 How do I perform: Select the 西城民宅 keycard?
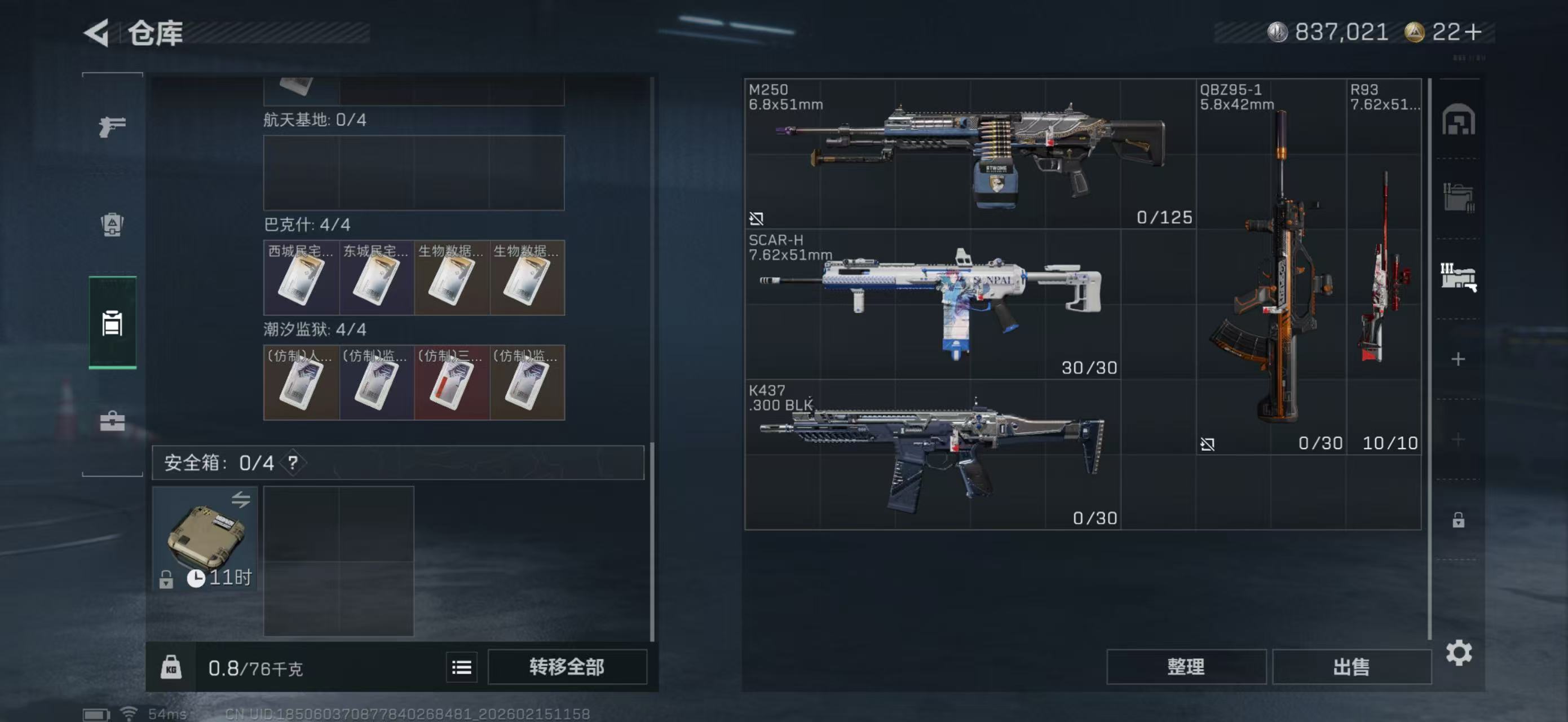pos(301,278)
